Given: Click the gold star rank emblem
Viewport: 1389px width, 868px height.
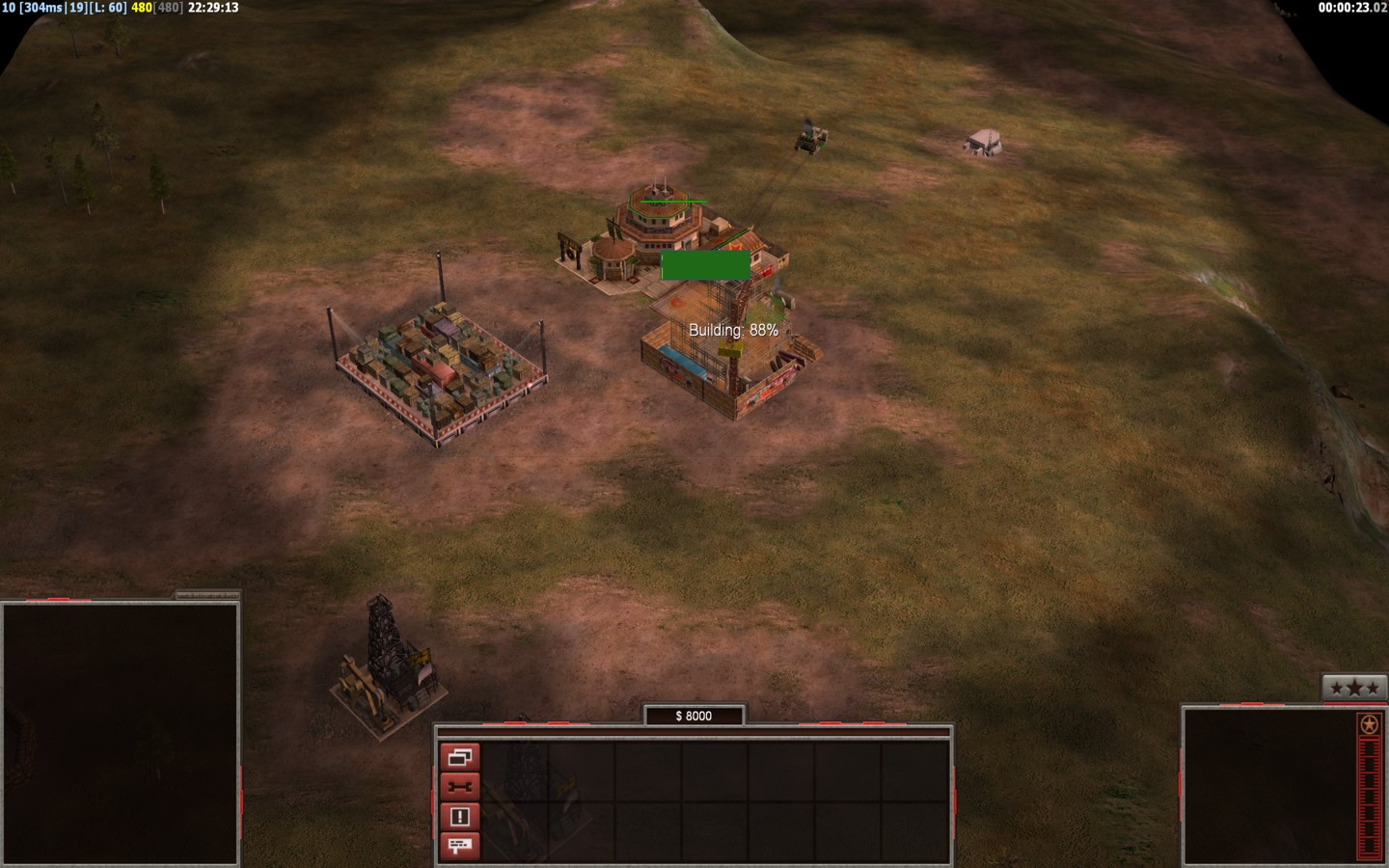Looking at the screenshot, I should [x=1368, y=724].
